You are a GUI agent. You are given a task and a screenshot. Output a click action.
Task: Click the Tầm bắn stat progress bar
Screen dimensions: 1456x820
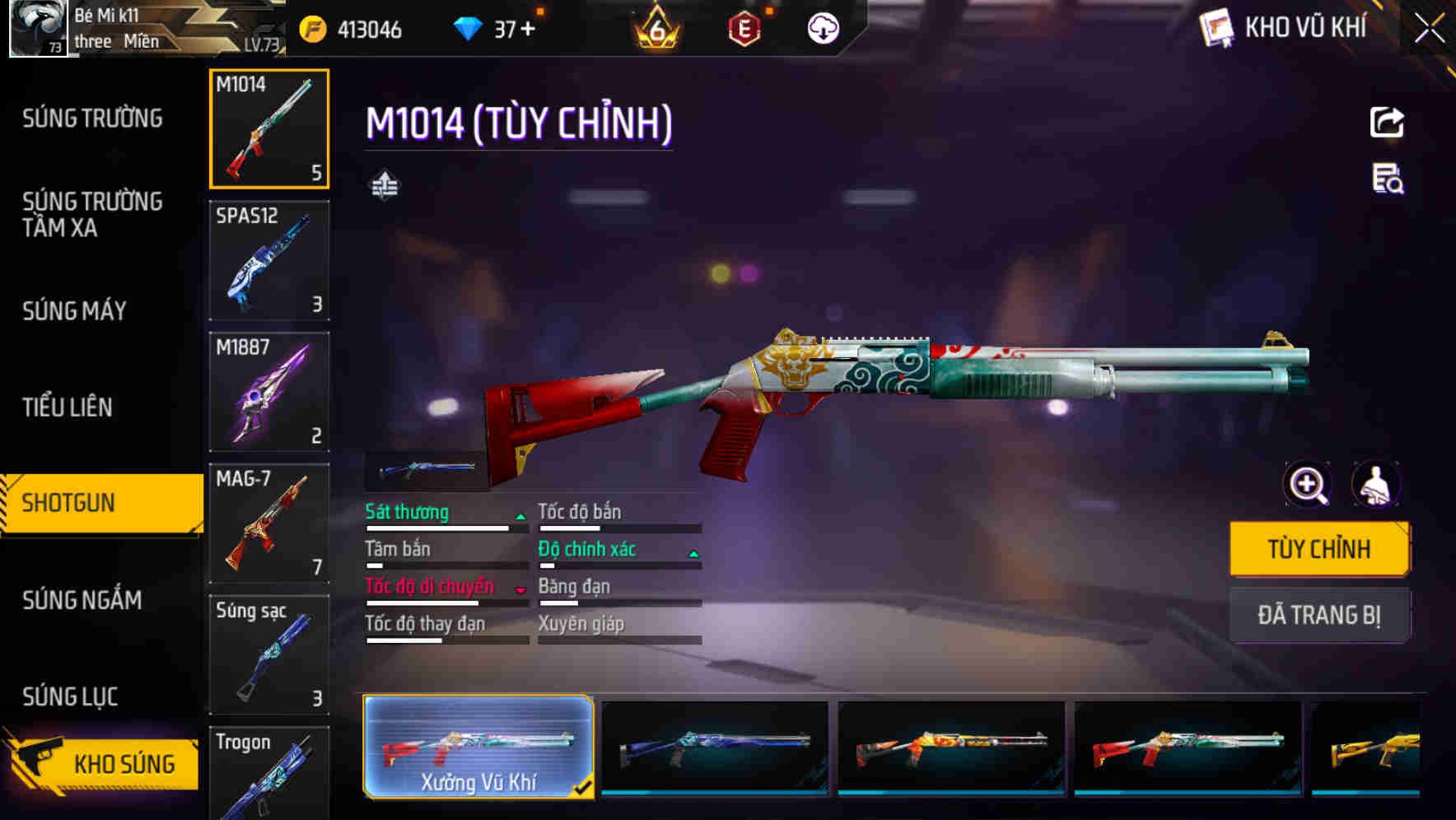pos(445,566)
